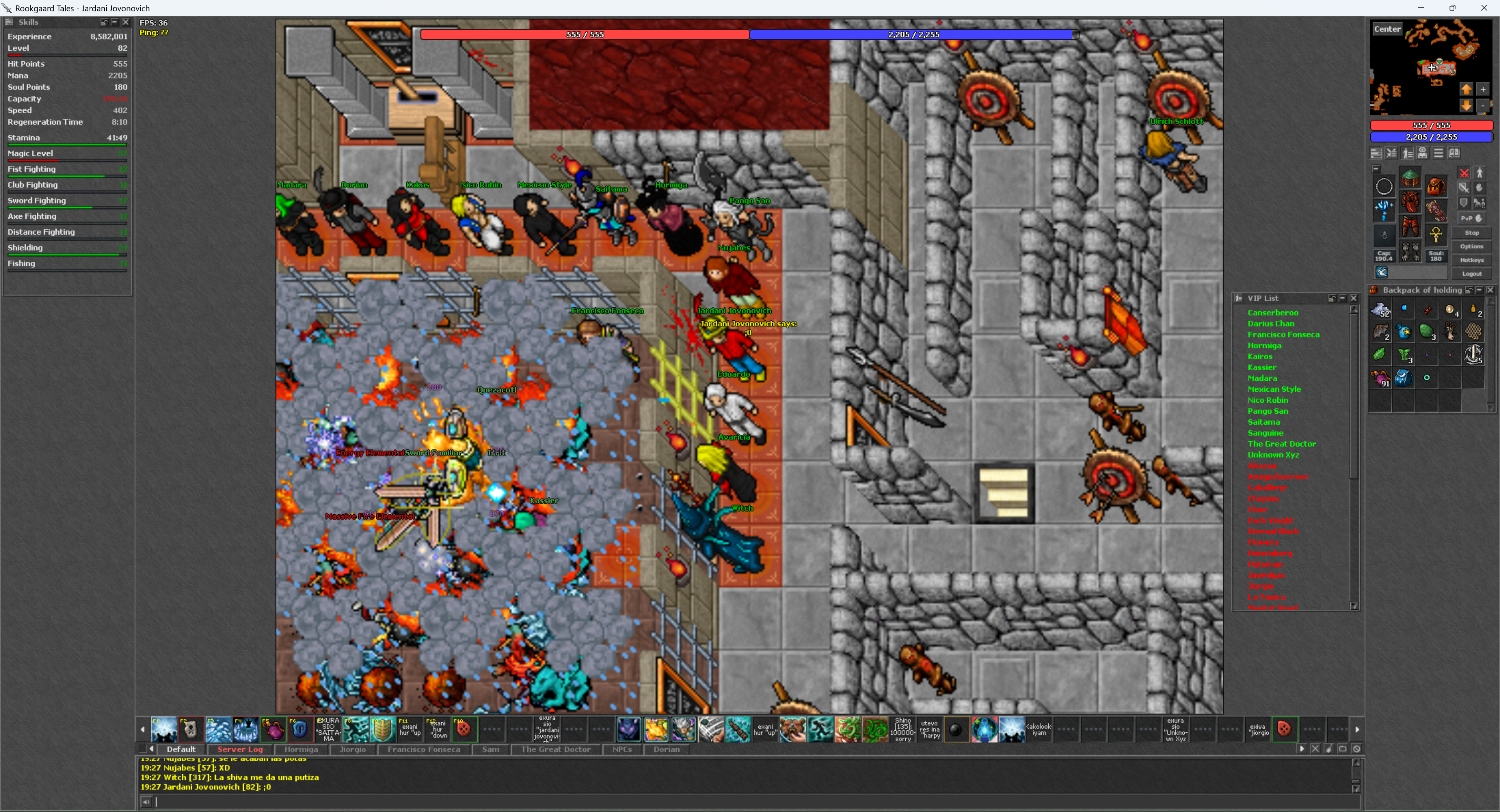Viewport: 1500px width, 812px height.
Task: Open the NPCs chat tab
Action: coord(621,749)
